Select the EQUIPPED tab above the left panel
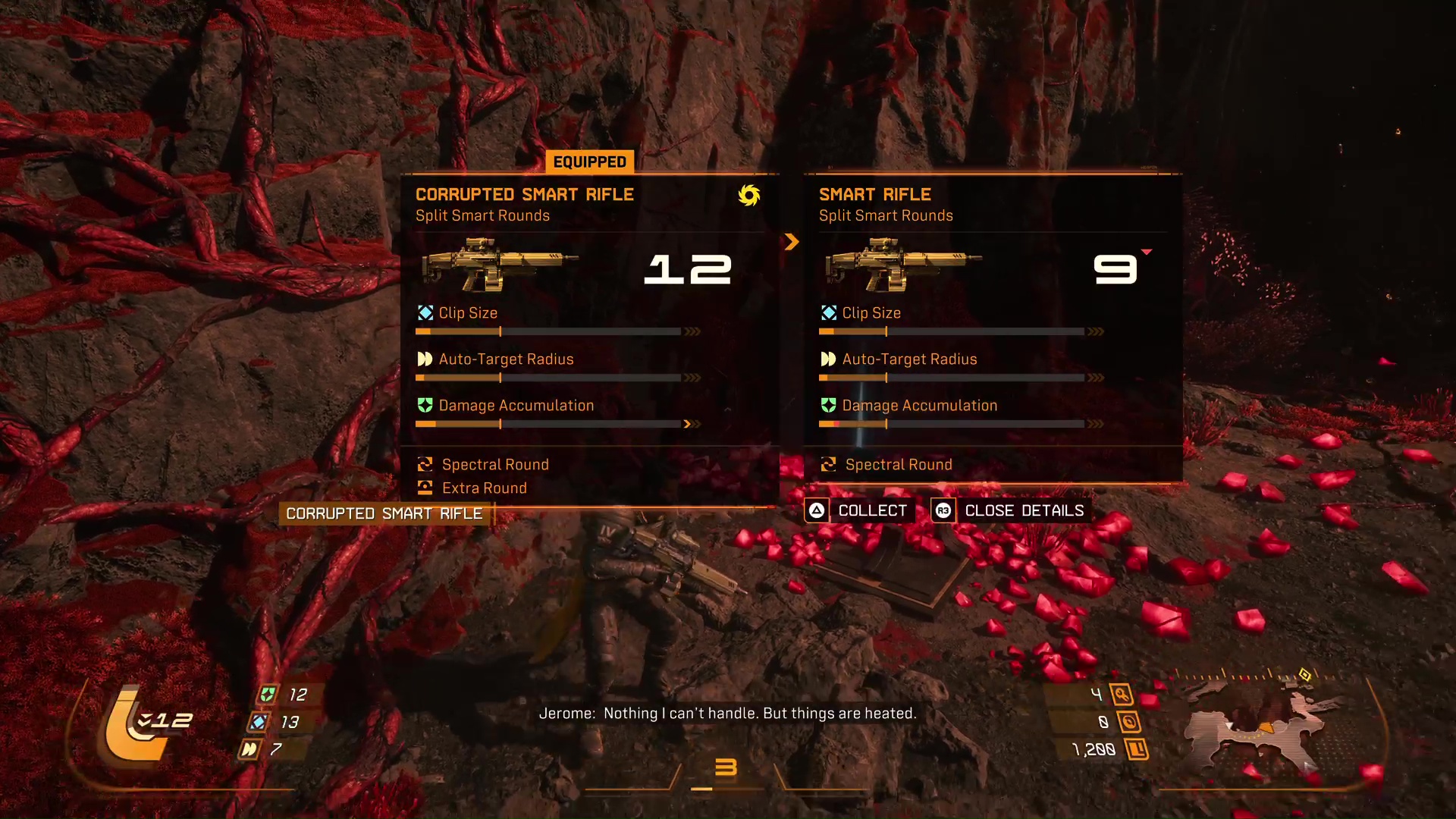This screenshot has width=1456, height=819. (x=589, y=161)
